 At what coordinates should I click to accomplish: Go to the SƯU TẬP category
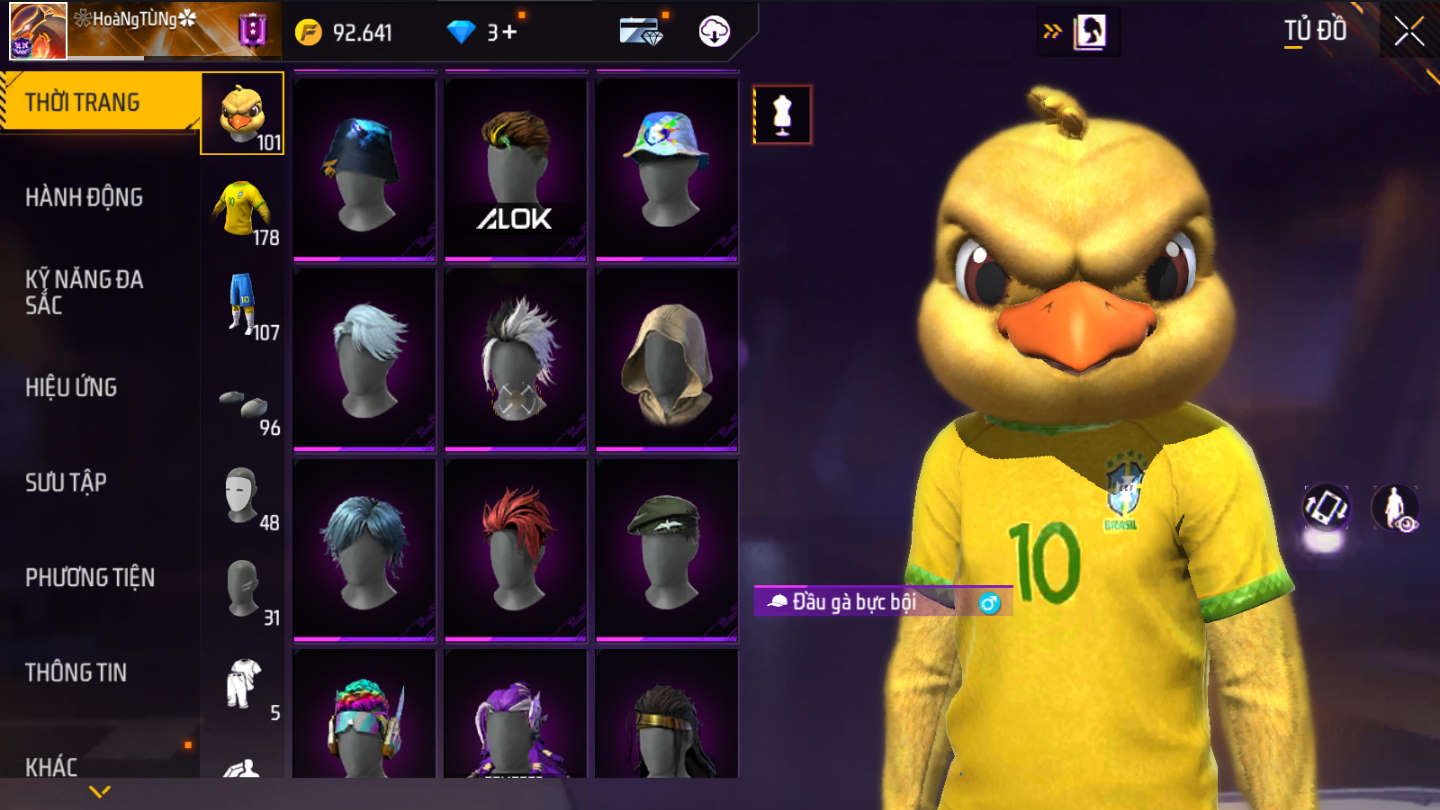click(66, 482)
